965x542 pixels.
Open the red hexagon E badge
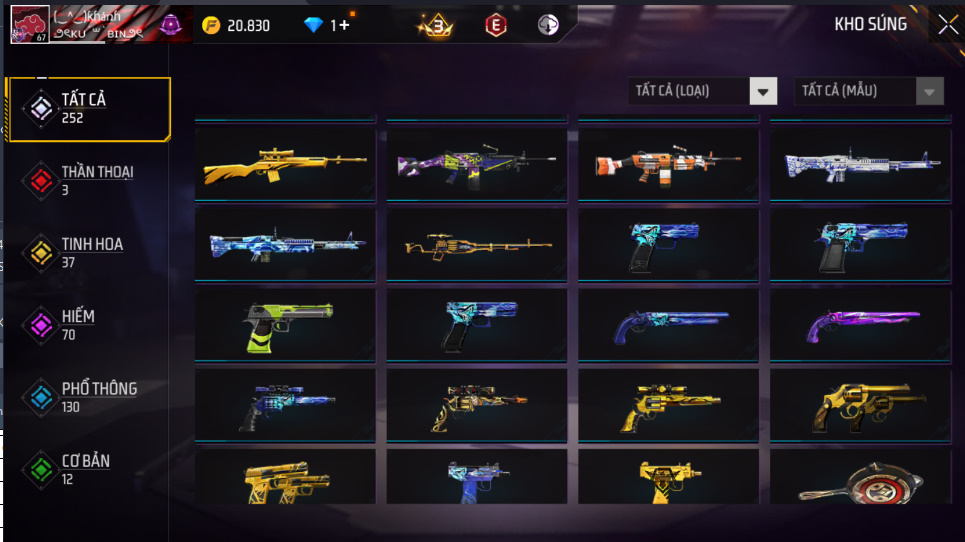point(495,25)
